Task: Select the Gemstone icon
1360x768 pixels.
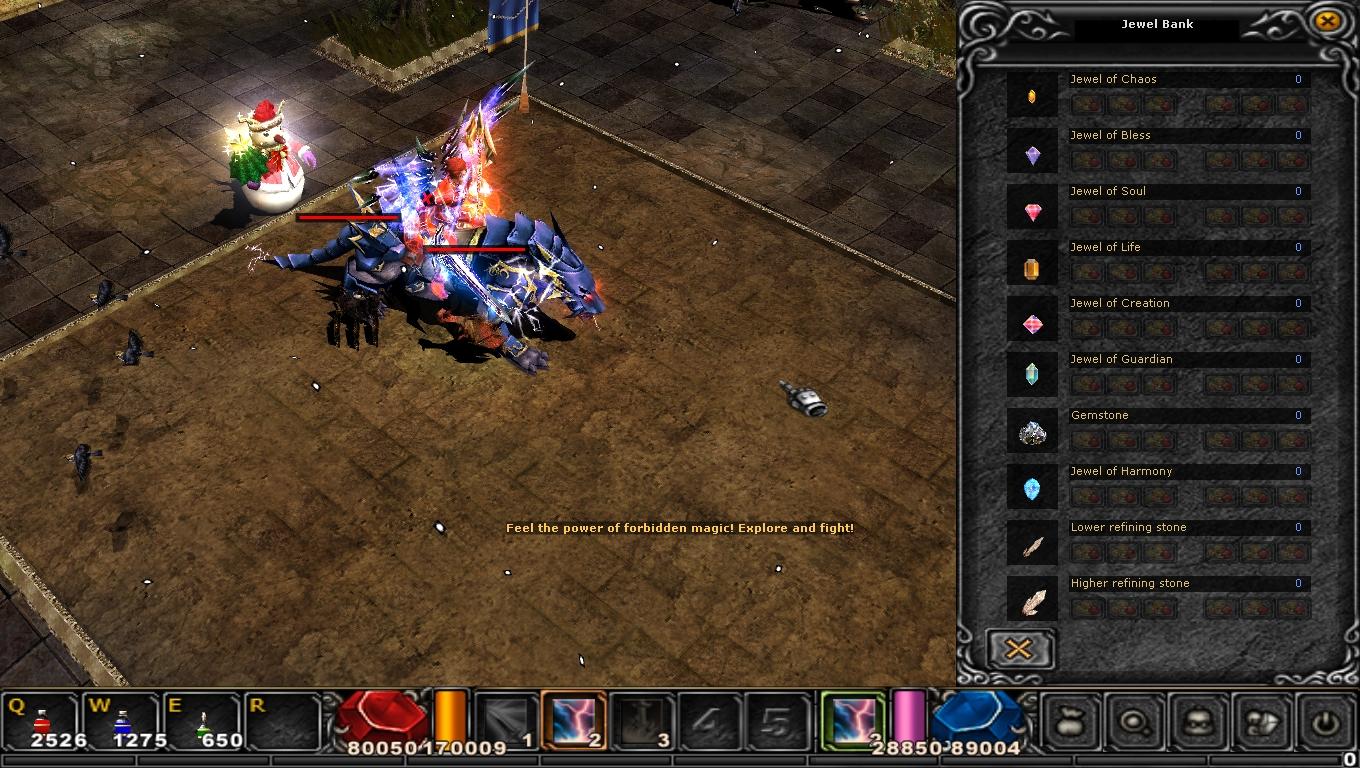Action: point(1032,433)
